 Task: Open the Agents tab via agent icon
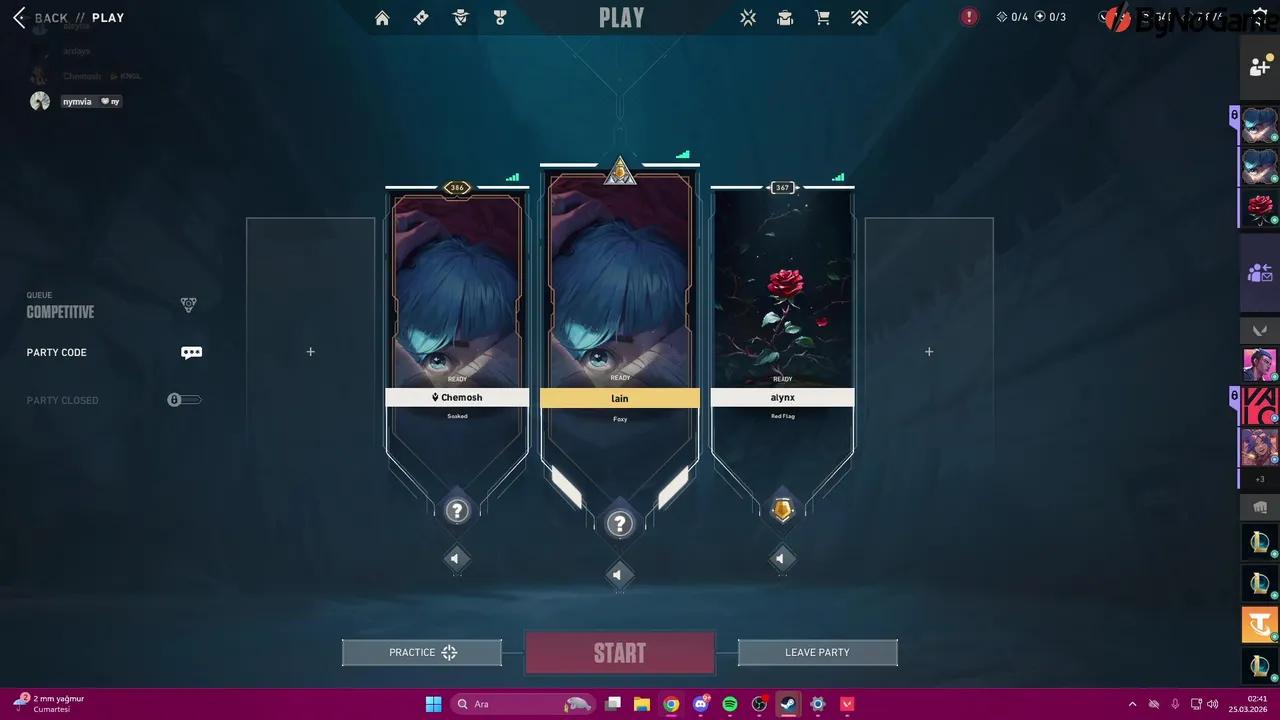[x=460, y=17]
